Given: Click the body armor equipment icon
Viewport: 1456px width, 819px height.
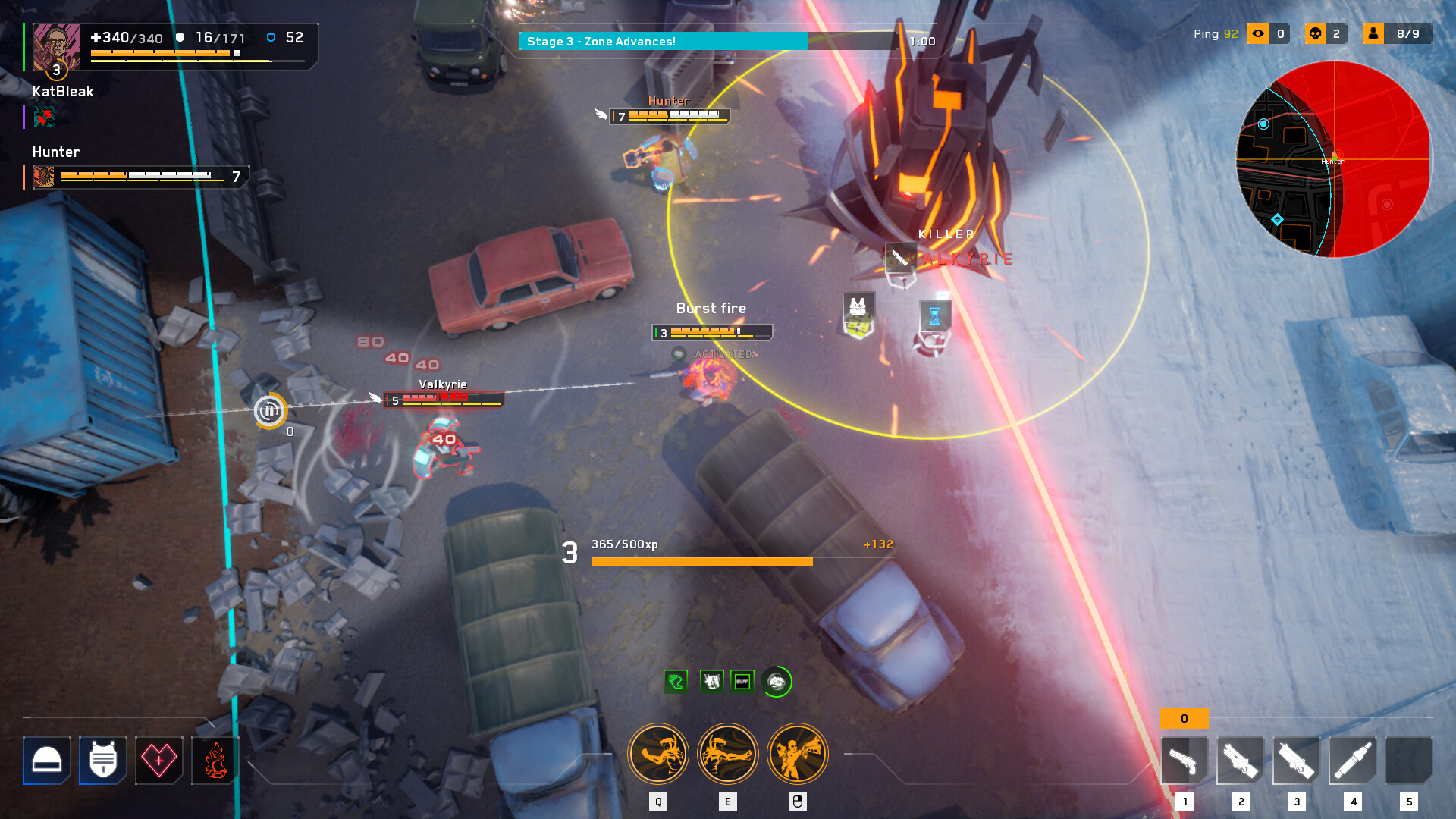Looking at the screenshot, I should click(x=102, y=761).
